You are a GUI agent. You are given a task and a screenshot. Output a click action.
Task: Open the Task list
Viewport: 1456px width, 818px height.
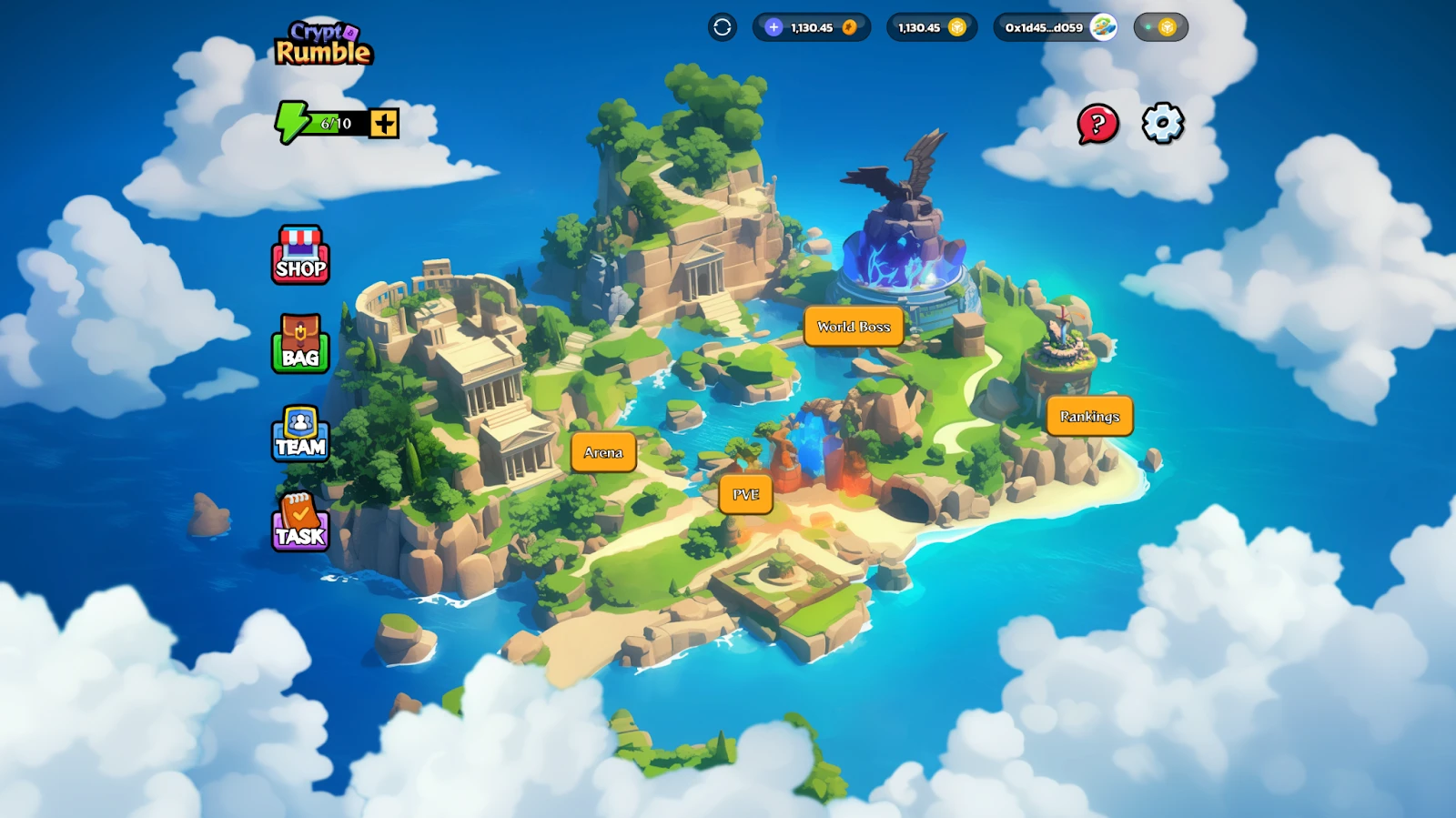pyautogui.click(x=300, y=522)
